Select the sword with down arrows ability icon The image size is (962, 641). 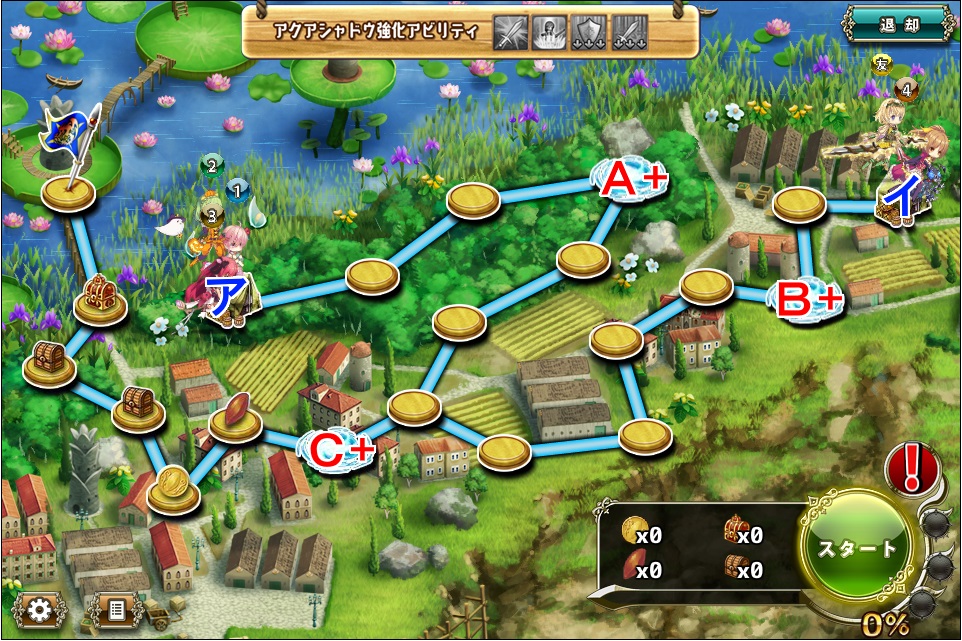pyautogui.click(x=628, y=31)
